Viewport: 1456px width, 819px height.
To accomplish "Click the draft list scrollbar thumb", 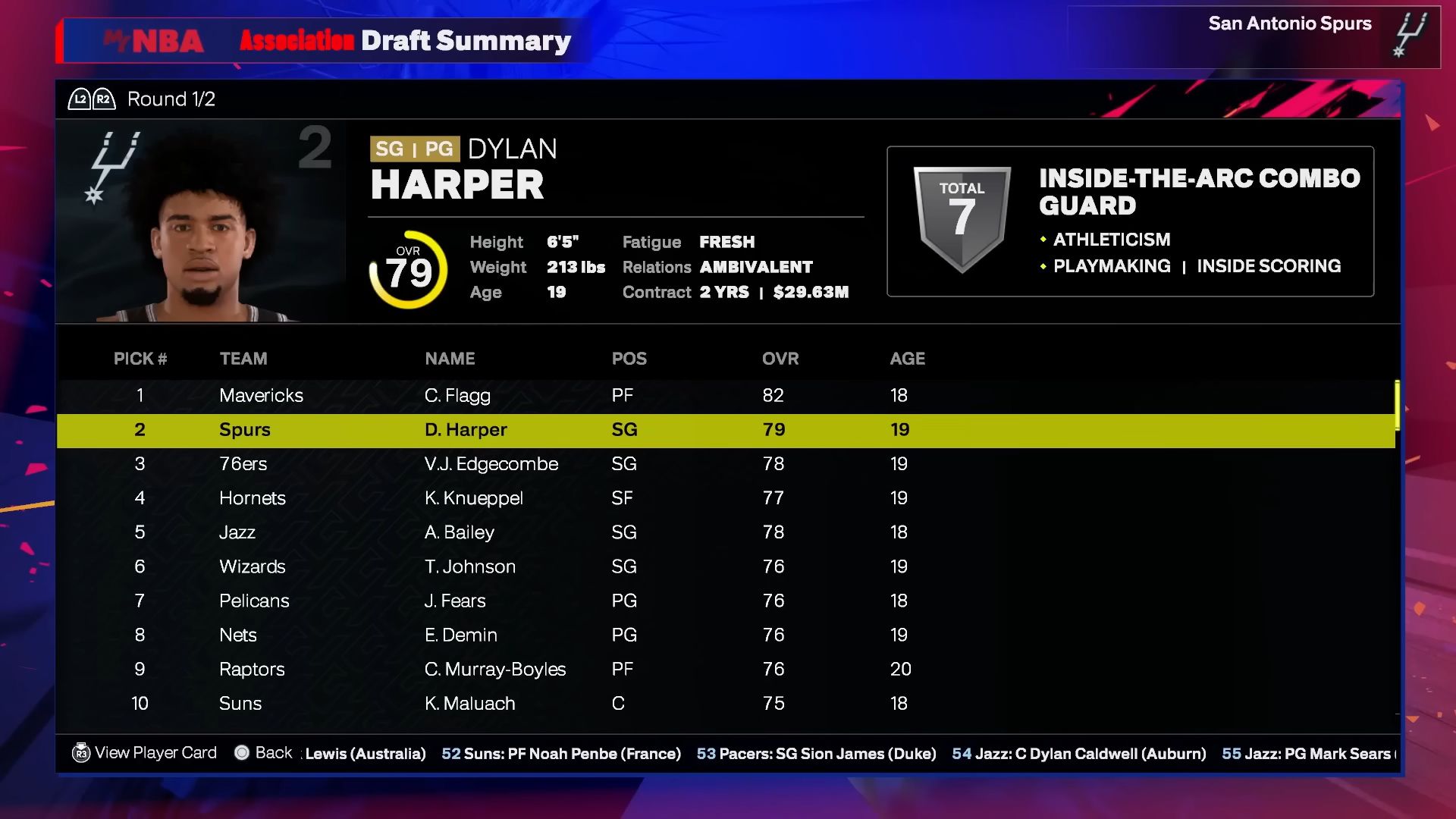I will (1397, 405).
